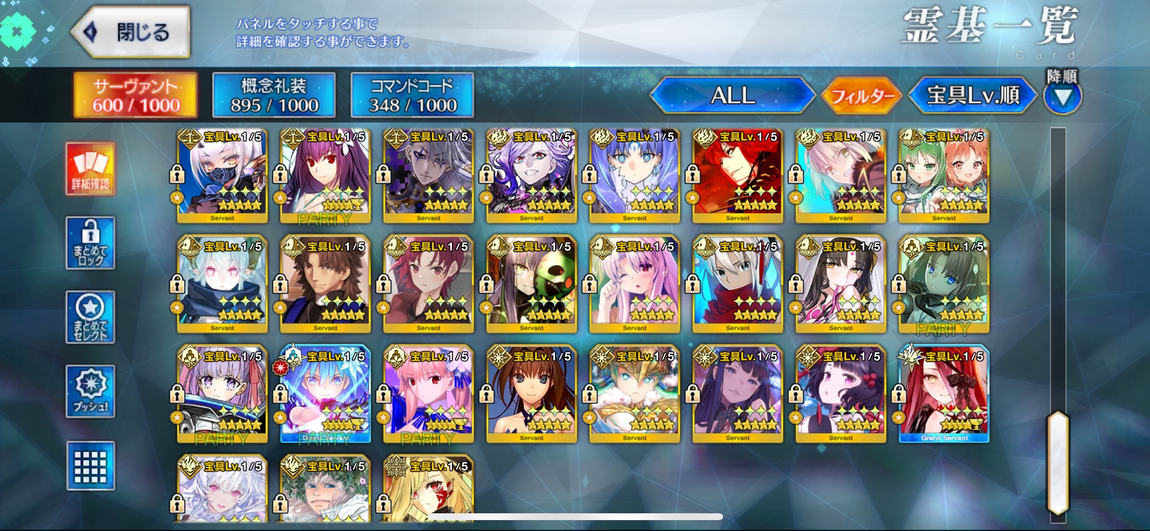The width and height of the screenshot is (1150, 531).
Task: Select the servant card with green skull mask
Action: point(531,284)
